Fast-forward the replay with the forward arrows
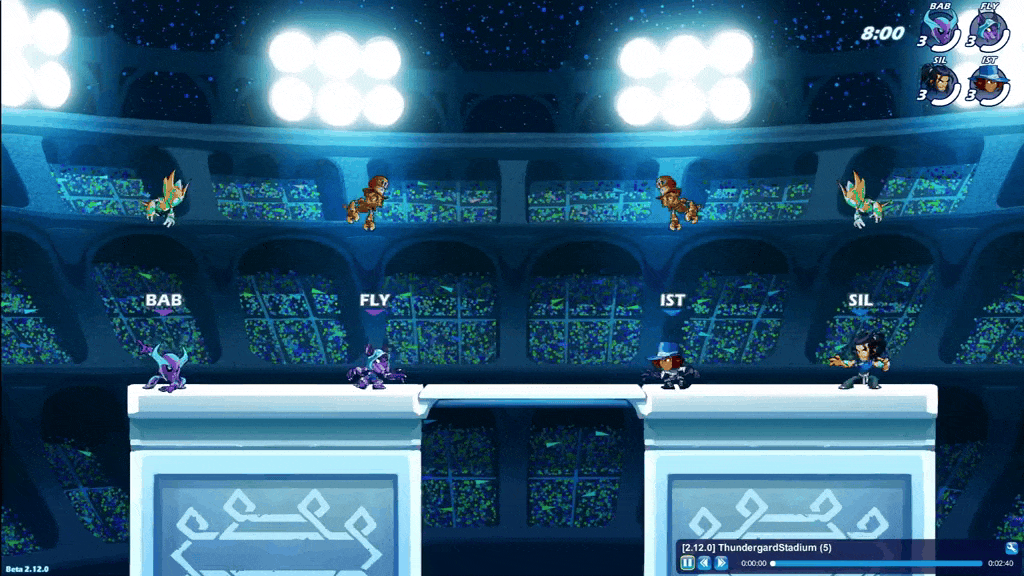This screenshot has width=1024, height=576. (721, 563)
